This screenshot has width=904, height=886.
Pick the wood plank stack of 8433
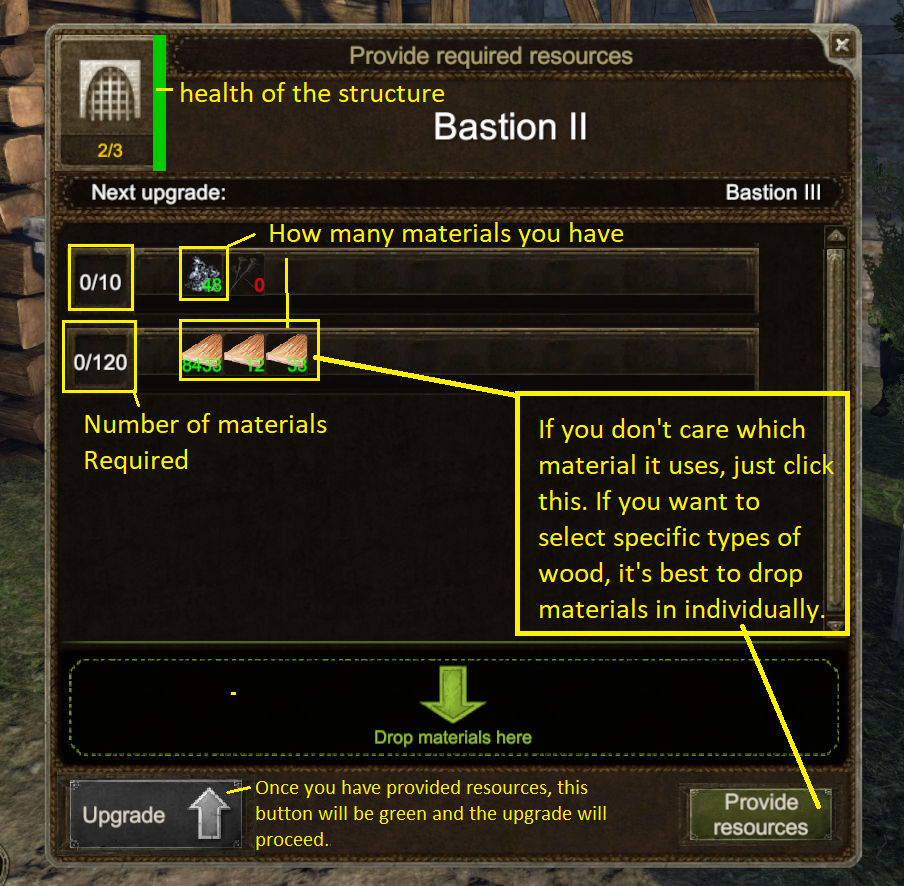click(x=203, y=350)
